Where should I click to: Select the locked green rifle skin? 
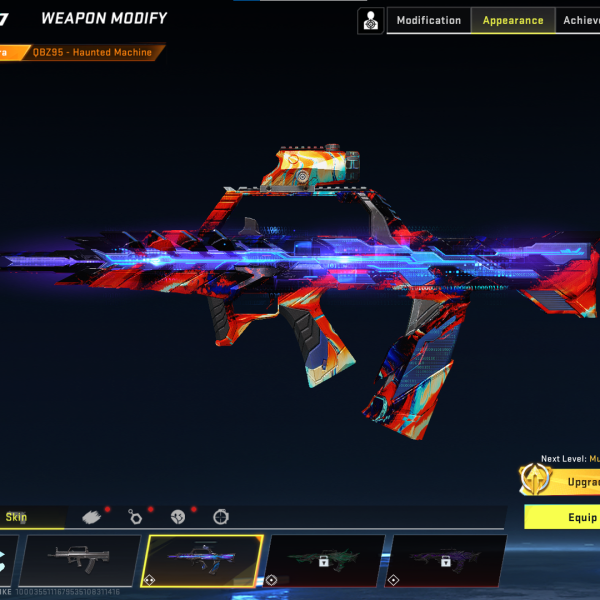click(x=324, y=560)
